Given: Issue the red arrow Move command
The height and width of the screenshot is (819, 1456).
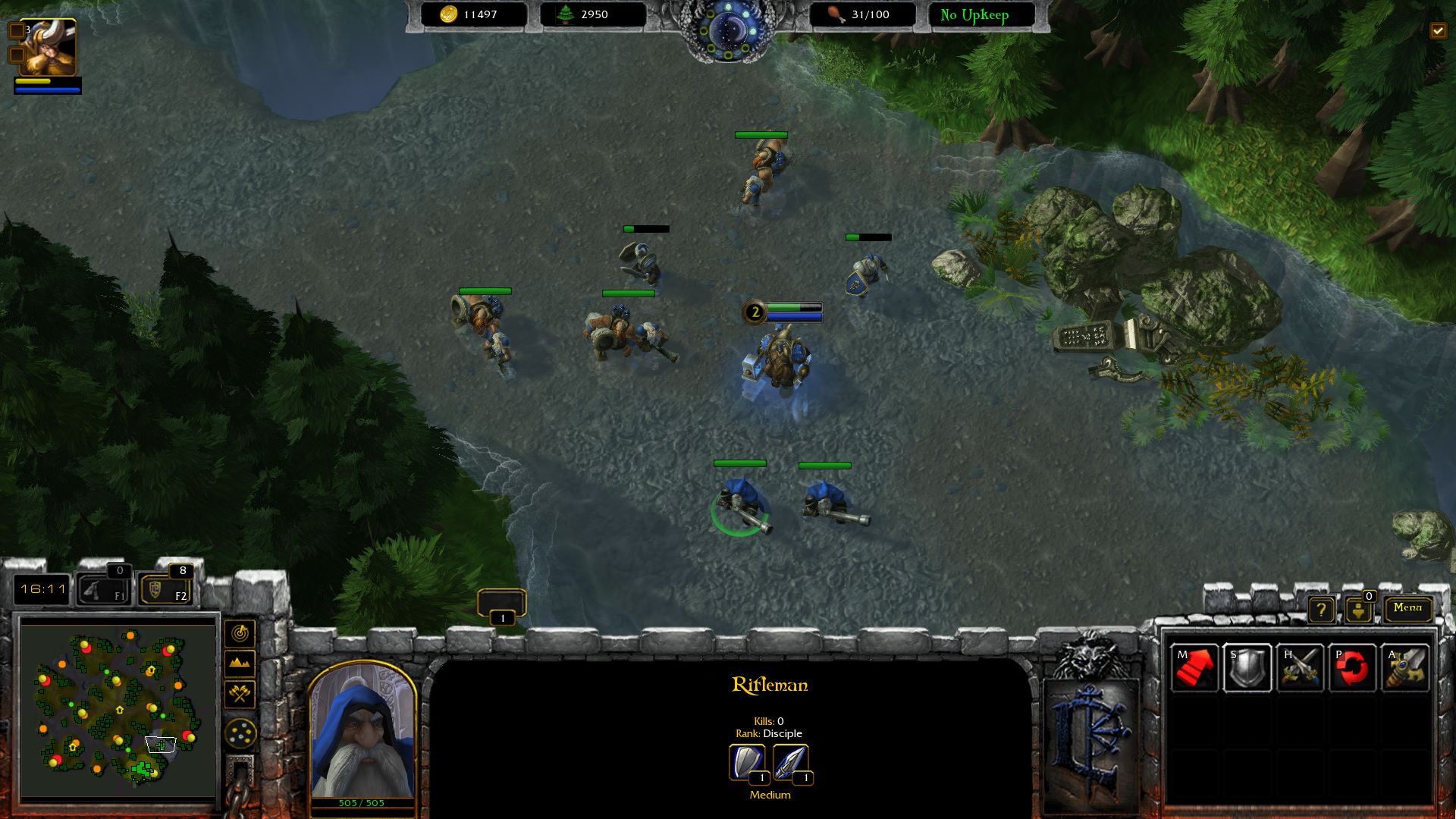Looking at the screenshot, I should 1194,668.
